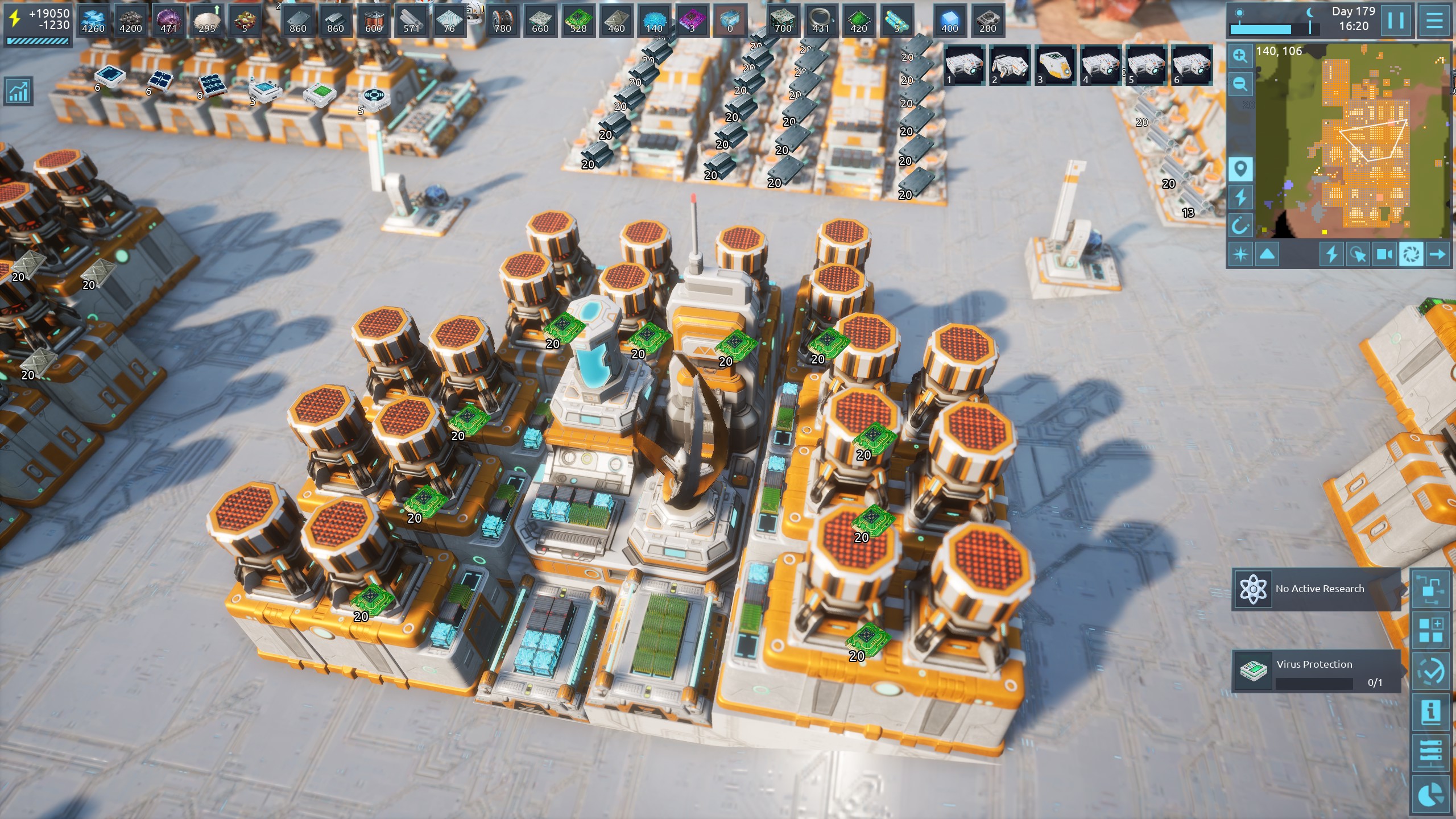Open the info book encyclopedia
The height and width of the screenshot is (819, 1456).
pos(1430,712)
